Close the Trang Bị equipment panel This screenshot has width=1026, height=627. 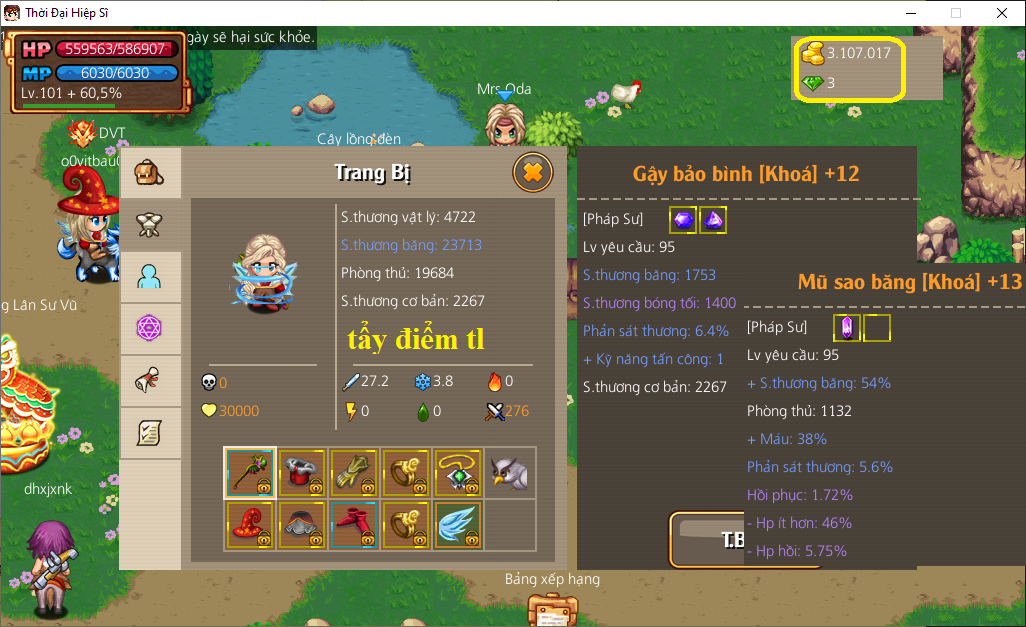point(533,173)
